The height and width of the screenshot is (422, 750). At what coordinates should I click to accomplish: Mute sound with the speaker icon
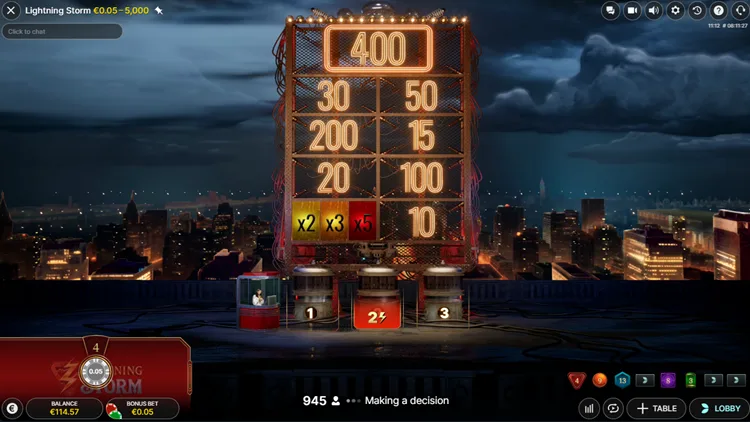[x=654, y=10]
